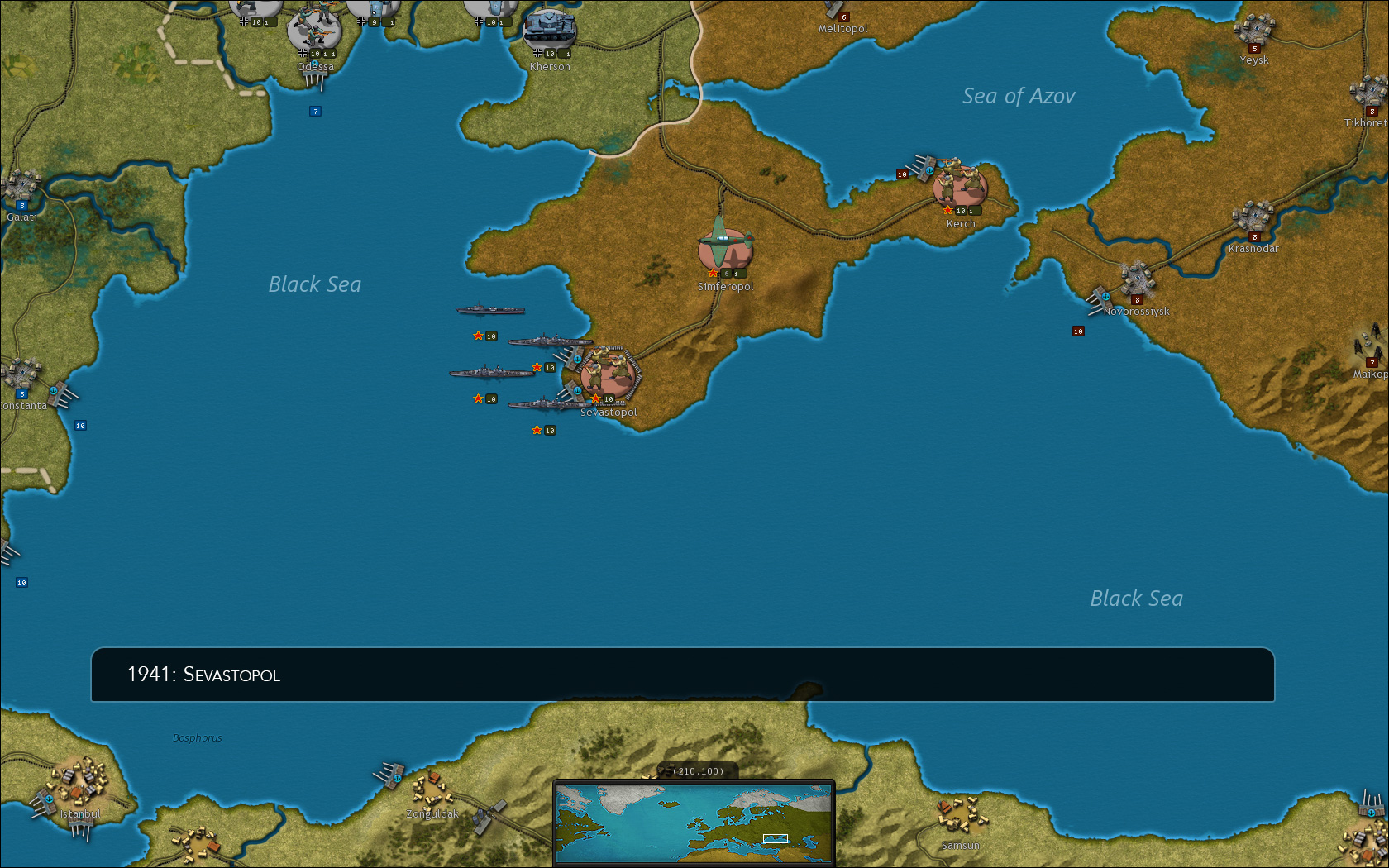Click the strength badge 10 on Kerch infantry
The width and height of the screenshot is (1389, 868).
960,211
